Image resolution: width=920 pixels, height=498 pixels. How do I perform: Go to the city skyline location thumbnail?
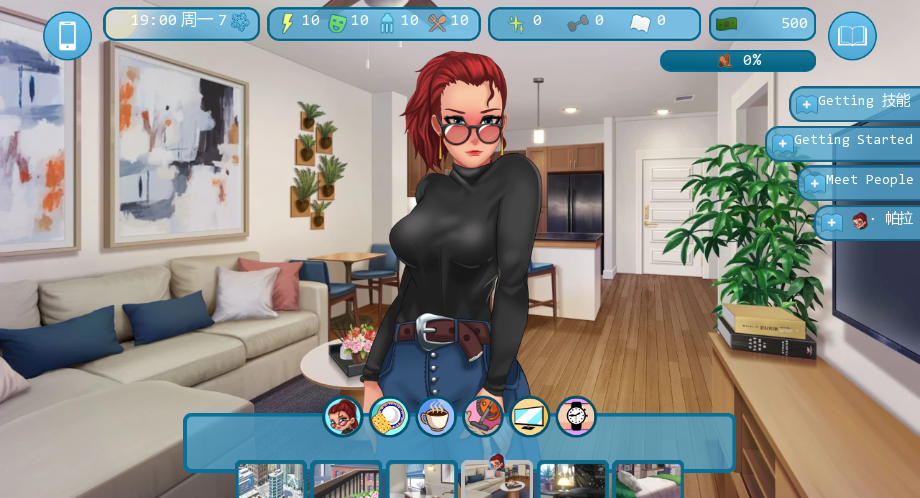click(271, 480)
